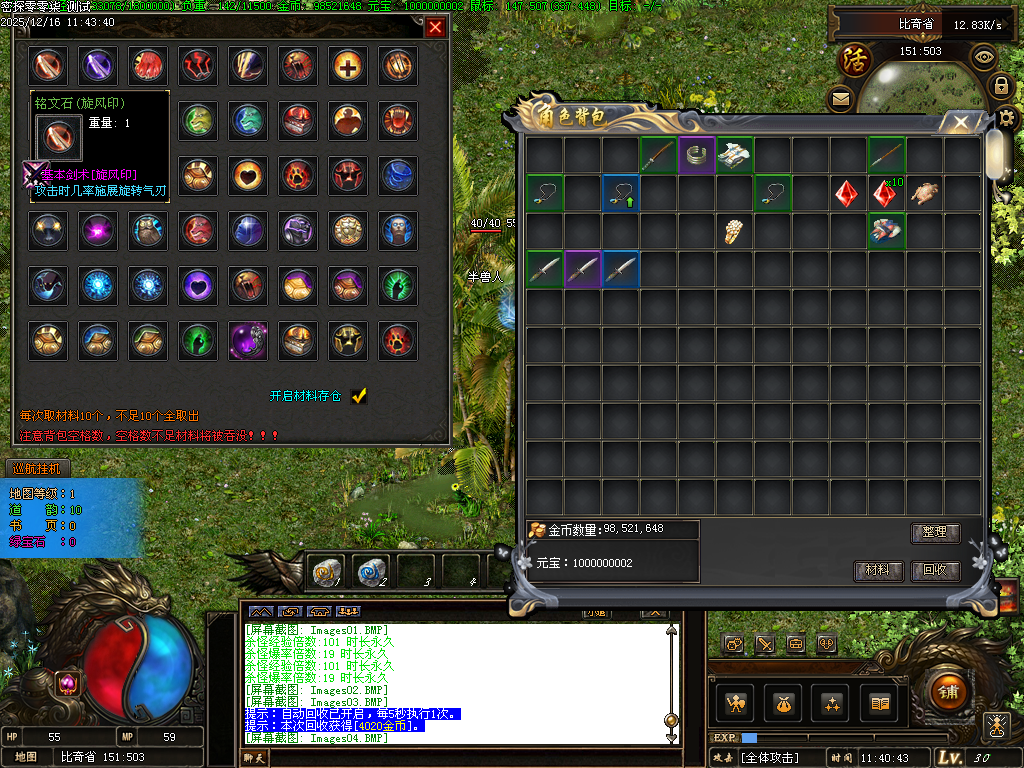The height and width of the screenshot is (768, 1024).
Task: Click the 回收 recycle button
Action: coord(935,571)
